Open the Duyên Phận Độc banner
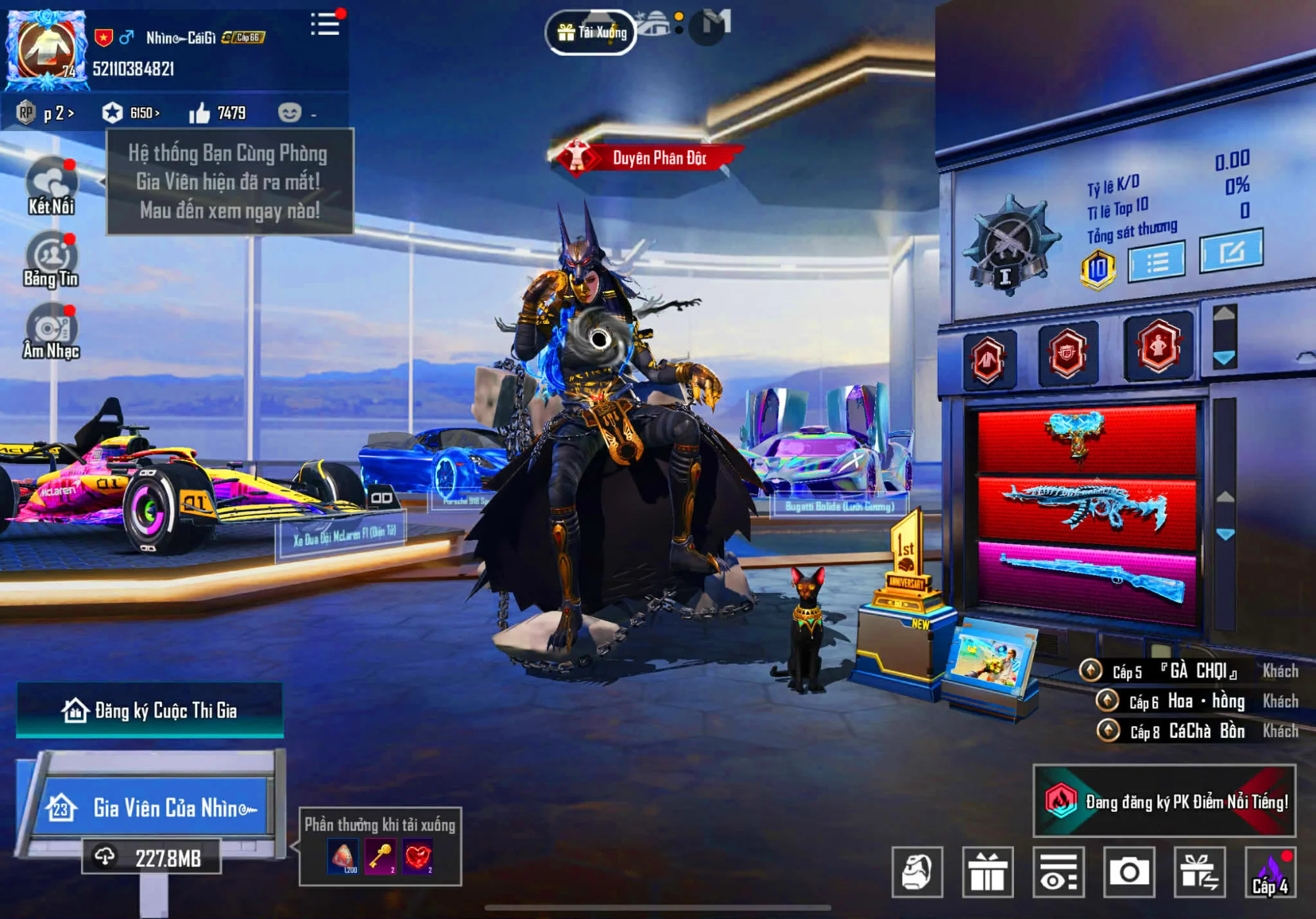The width and height of the screenshot is (1316, 919). pyautogui.click(x=648, y=158)
